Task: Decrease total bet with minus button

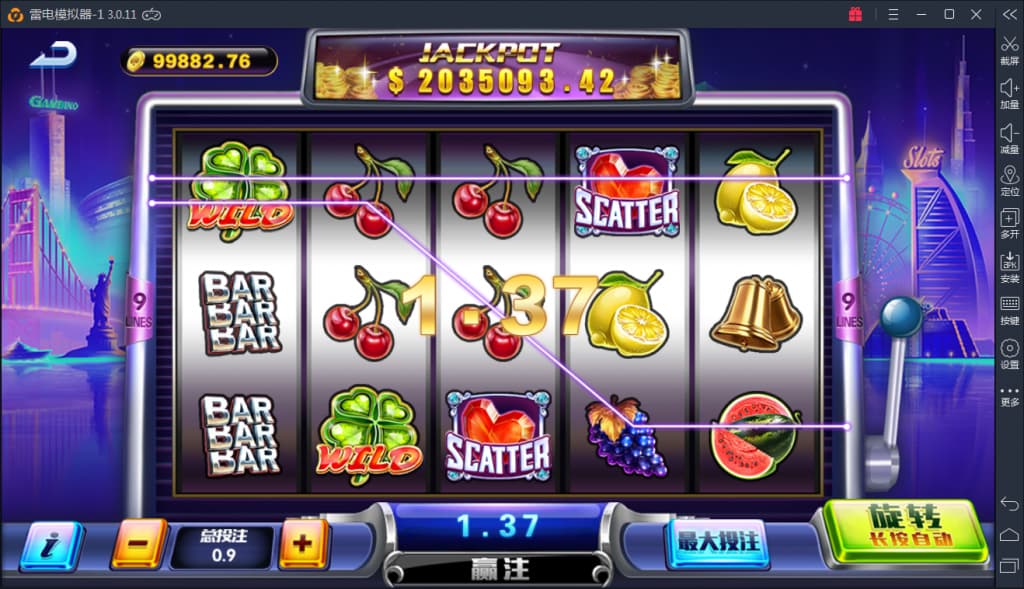Action: [139, 544]
